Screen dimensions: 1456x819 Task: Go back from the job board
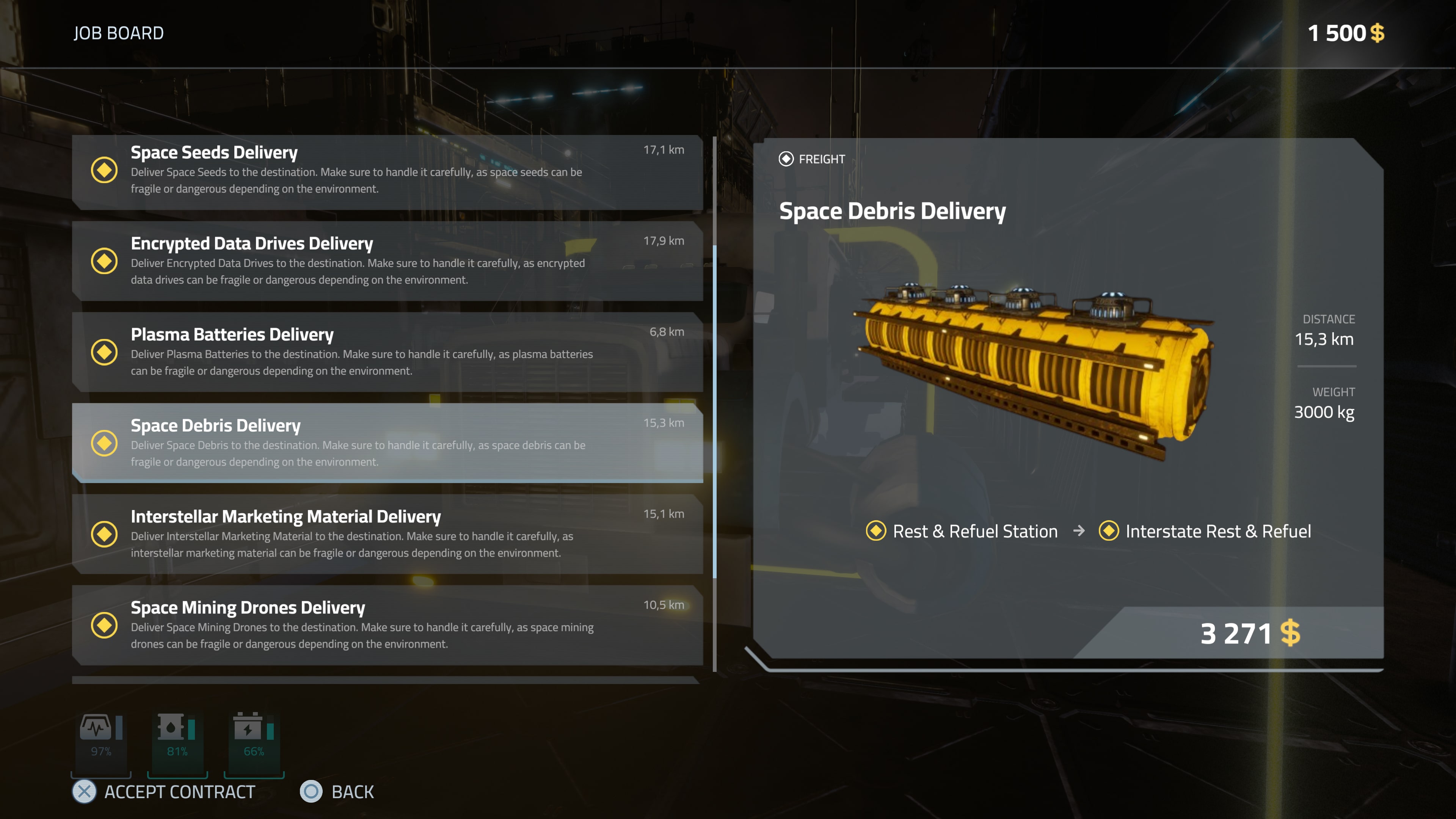337,792
